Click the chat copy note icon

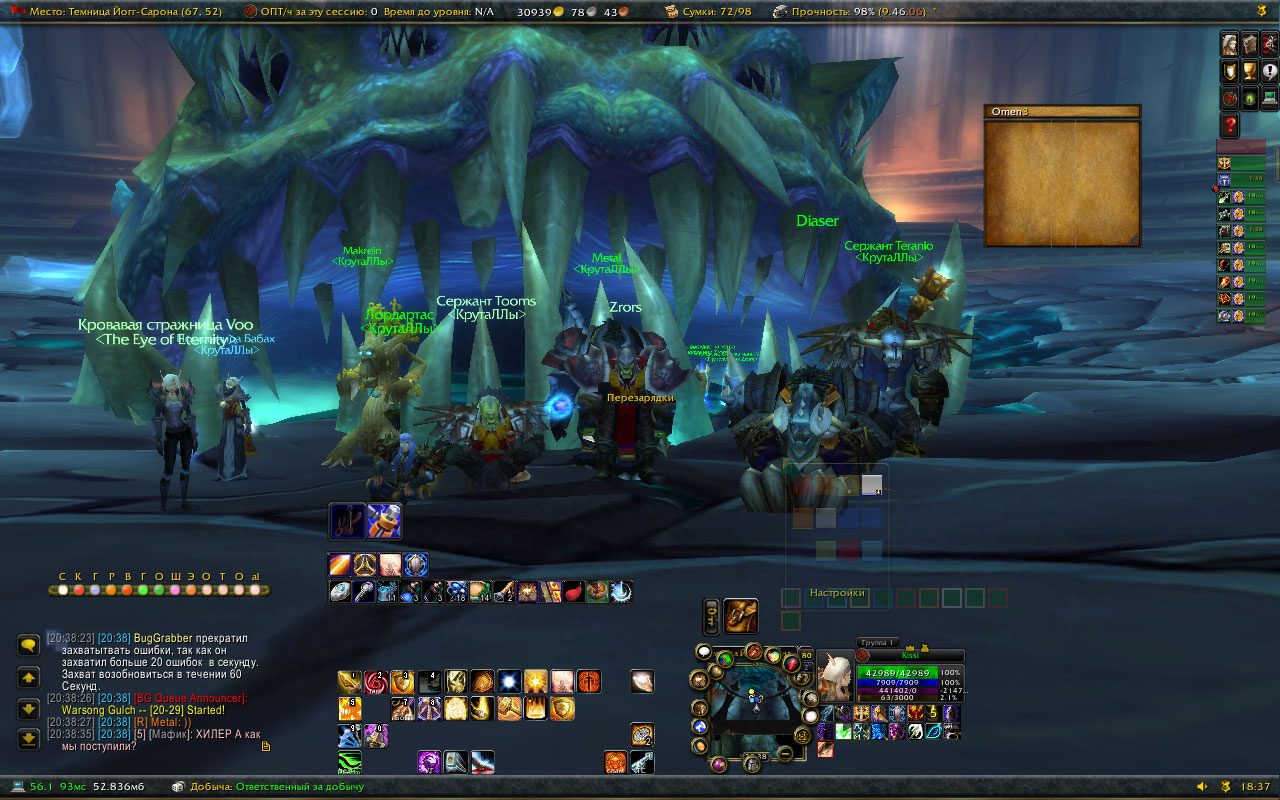pos(265,746)
